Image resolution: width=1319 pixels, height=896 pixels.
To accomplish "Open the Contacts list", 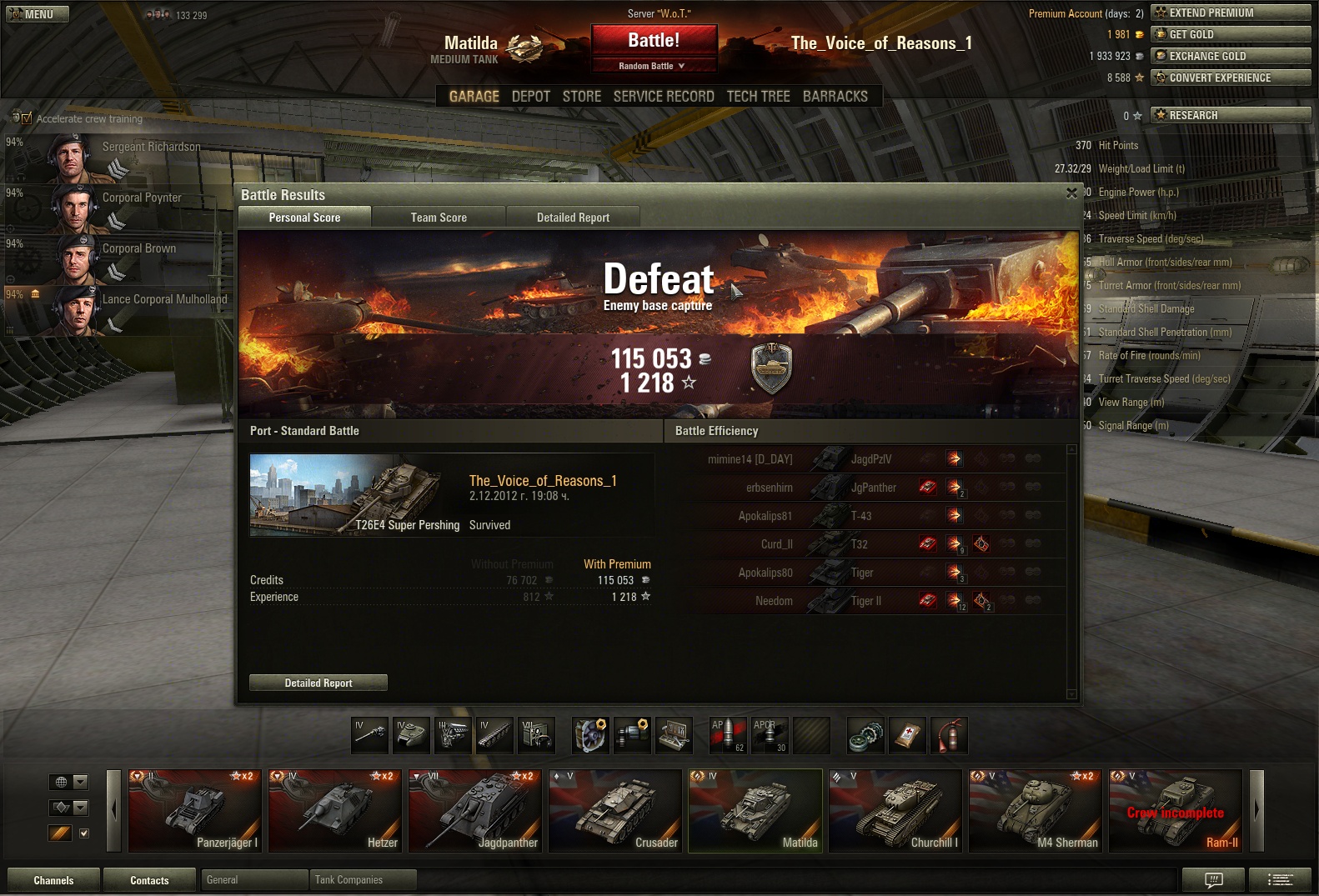I will [149, 880].
